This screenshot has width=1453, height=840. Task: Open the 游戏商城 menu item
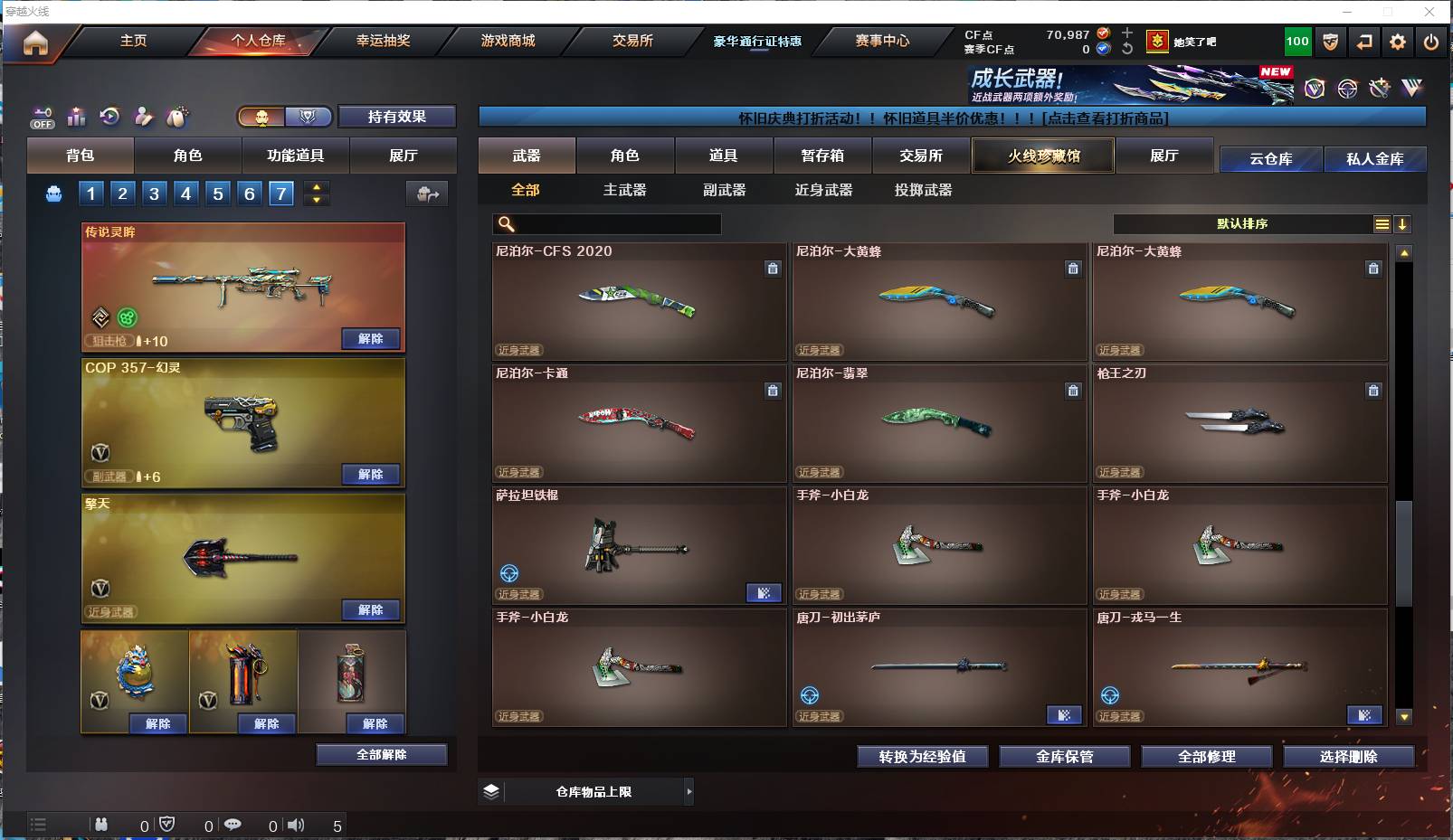point(507,41)
